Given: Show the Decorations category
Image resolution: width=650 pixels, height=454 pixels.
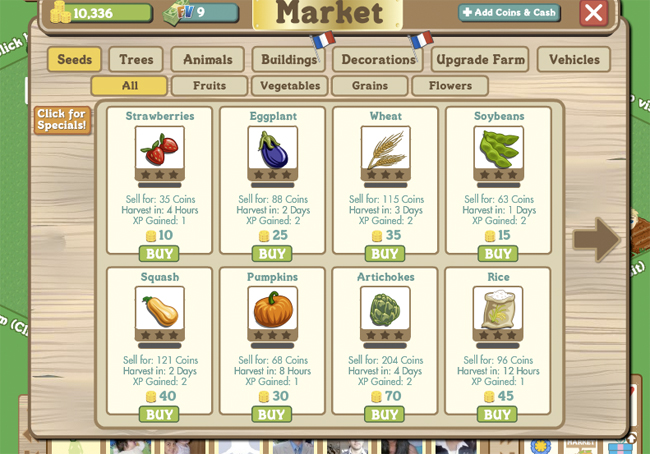Looking at the screenshot, I should point(378,60).
